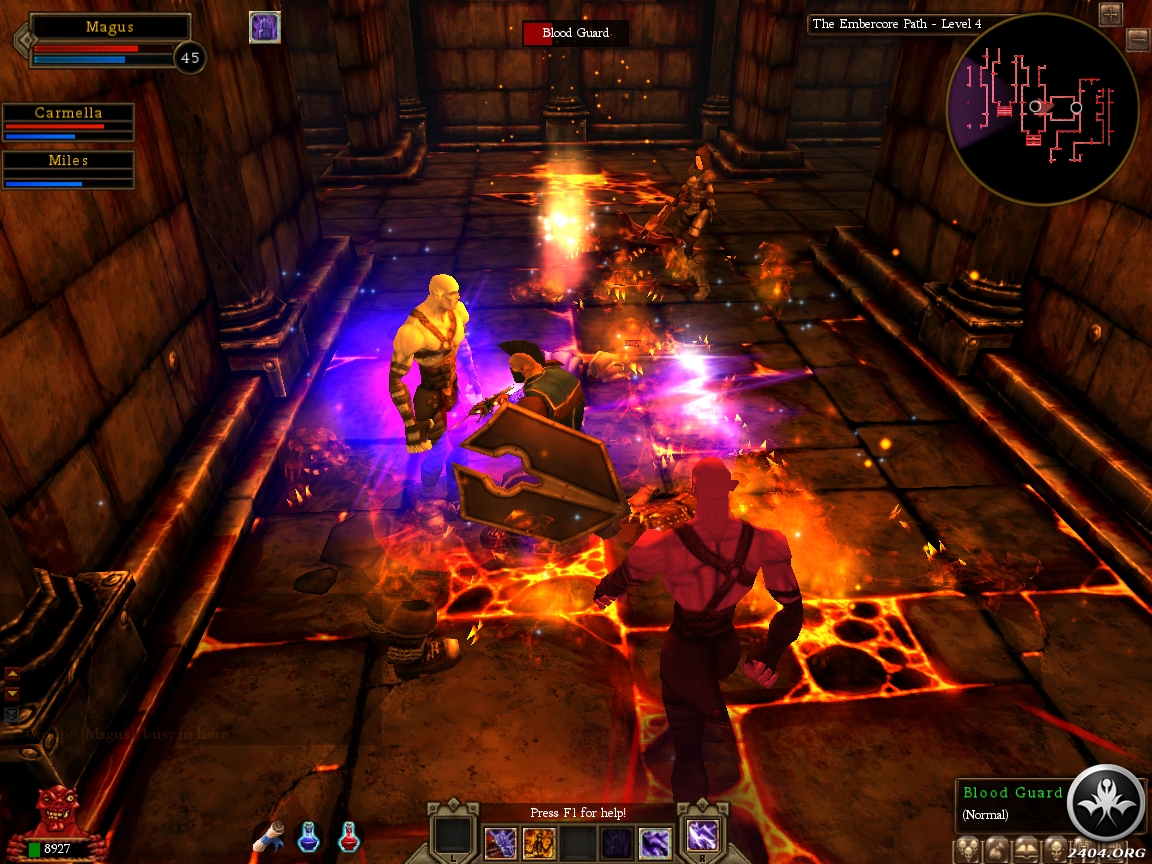Click the Magus player portrait frame
1152x864 pixels.
coord(110,40)
